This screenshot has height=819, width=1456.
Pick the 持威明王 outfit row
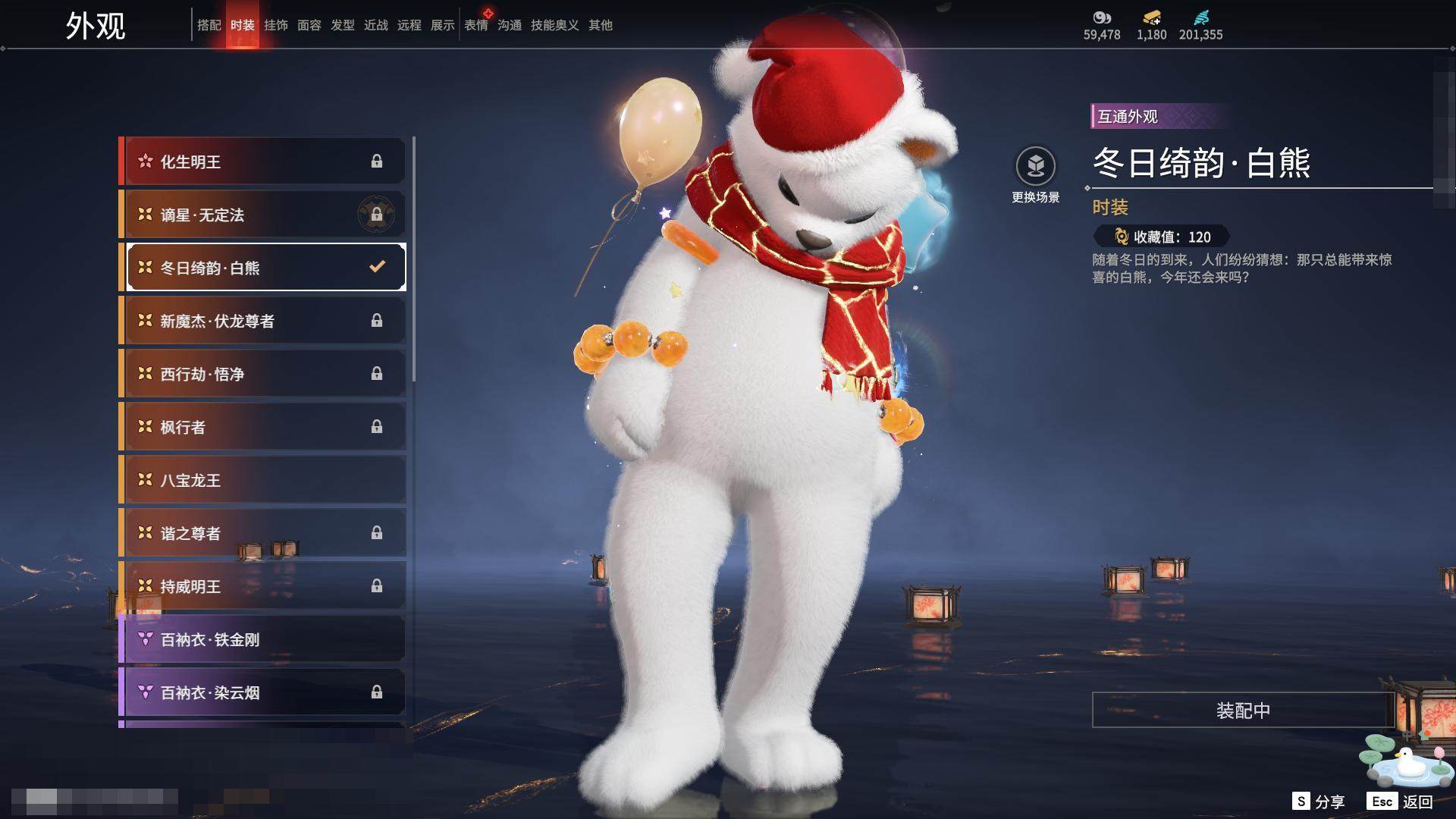[x=264, y=586]
